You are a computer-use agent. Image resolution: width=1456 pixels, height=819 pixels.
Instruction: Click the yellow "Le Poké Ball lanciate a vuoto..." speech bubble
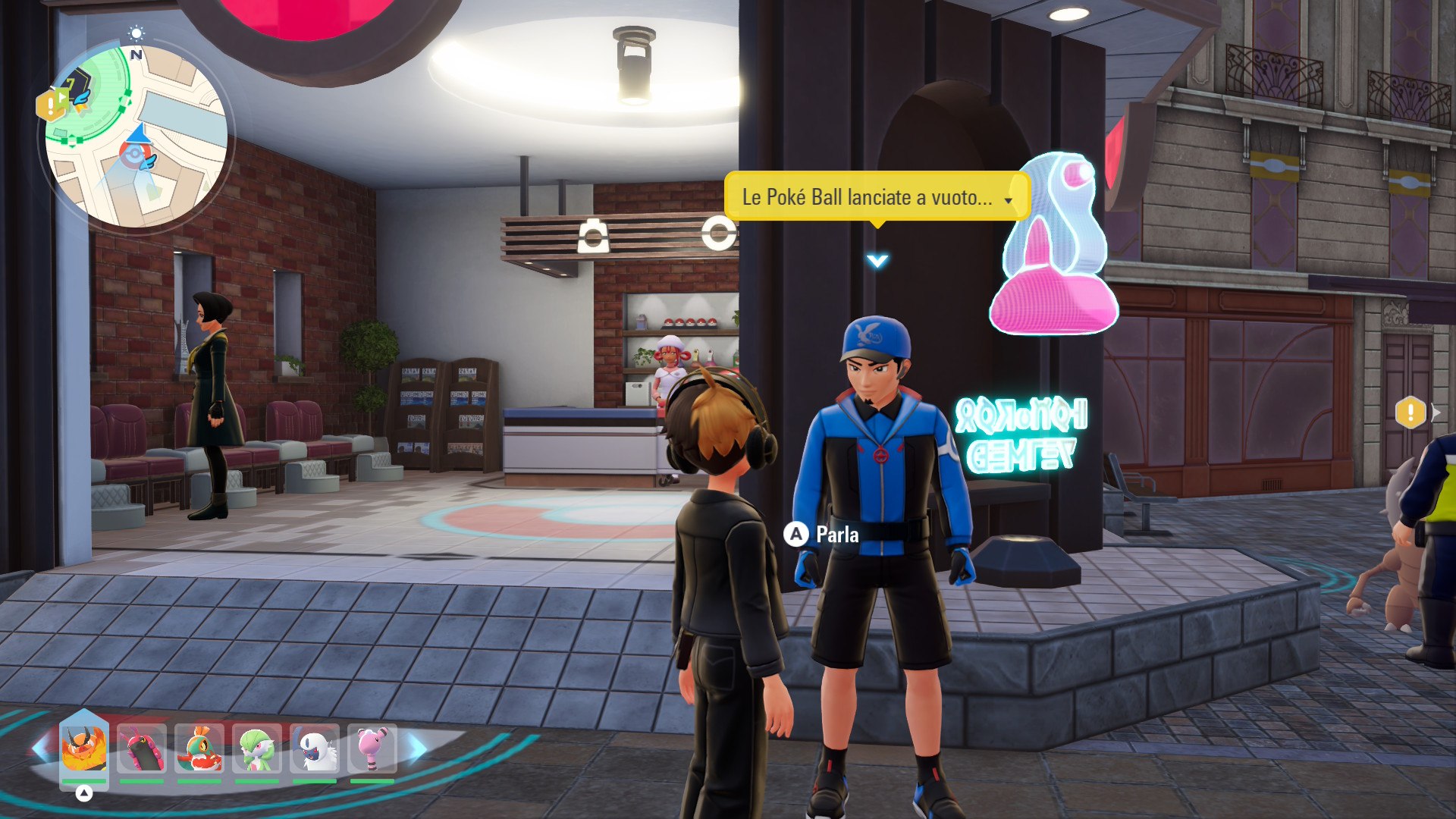pos(877,197)
